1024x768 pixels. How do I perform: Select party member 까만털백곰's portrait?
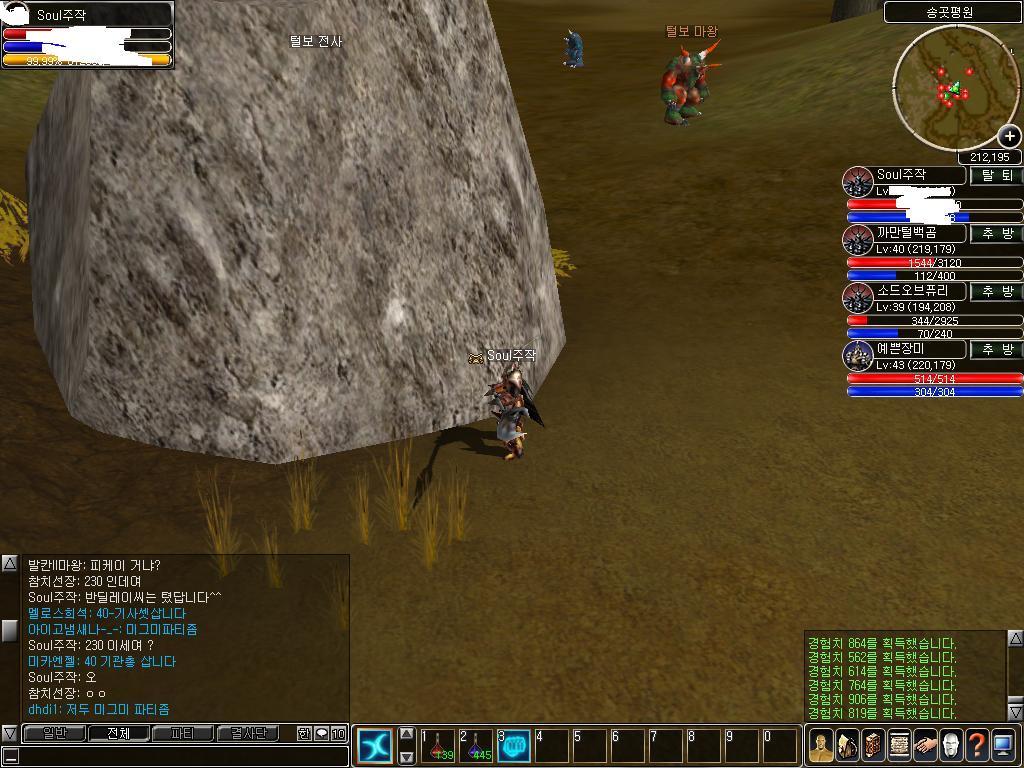(x=858, y=240)
